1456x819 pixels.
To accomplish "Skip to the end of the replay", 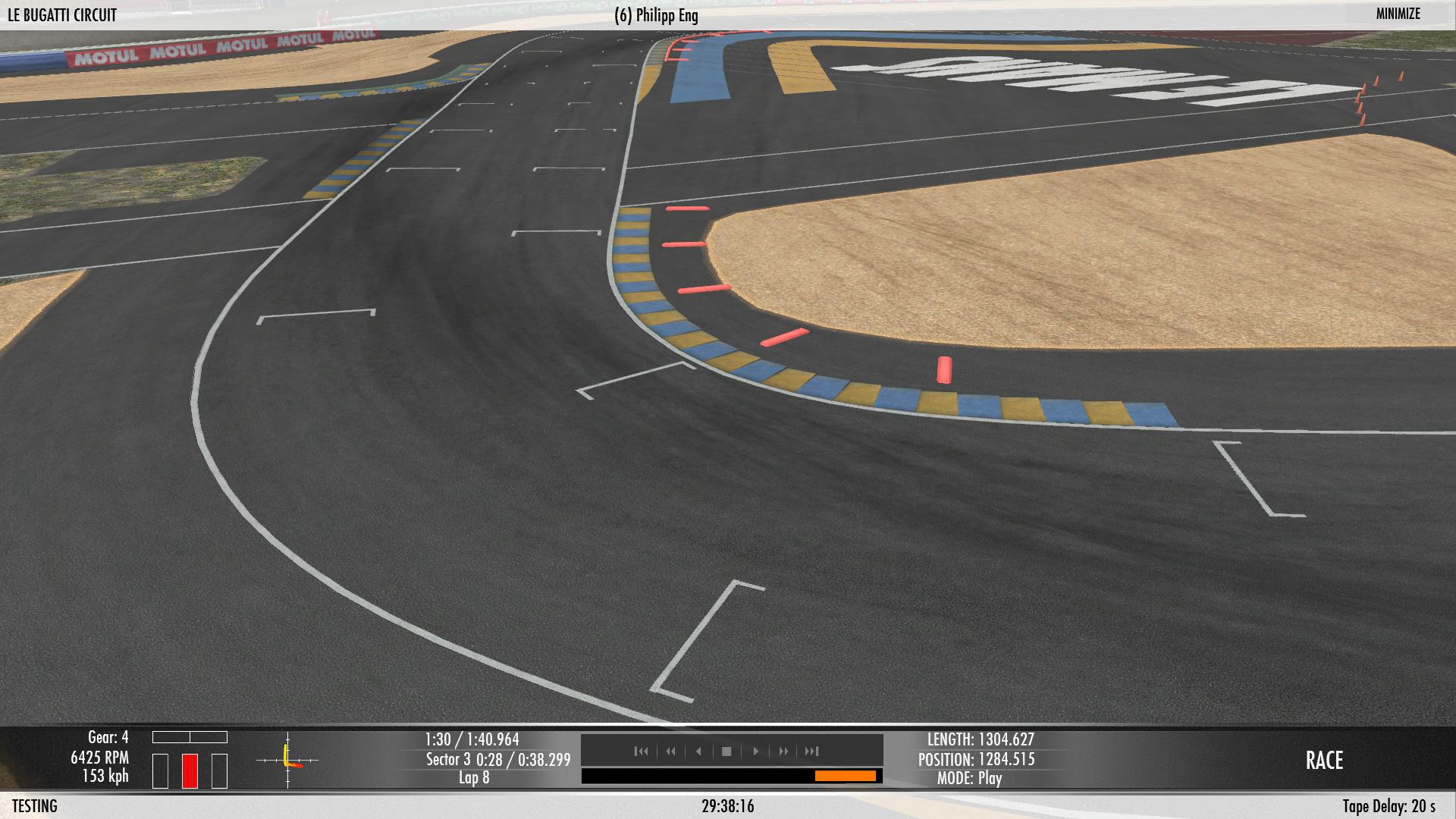I will tap(812, 752).
